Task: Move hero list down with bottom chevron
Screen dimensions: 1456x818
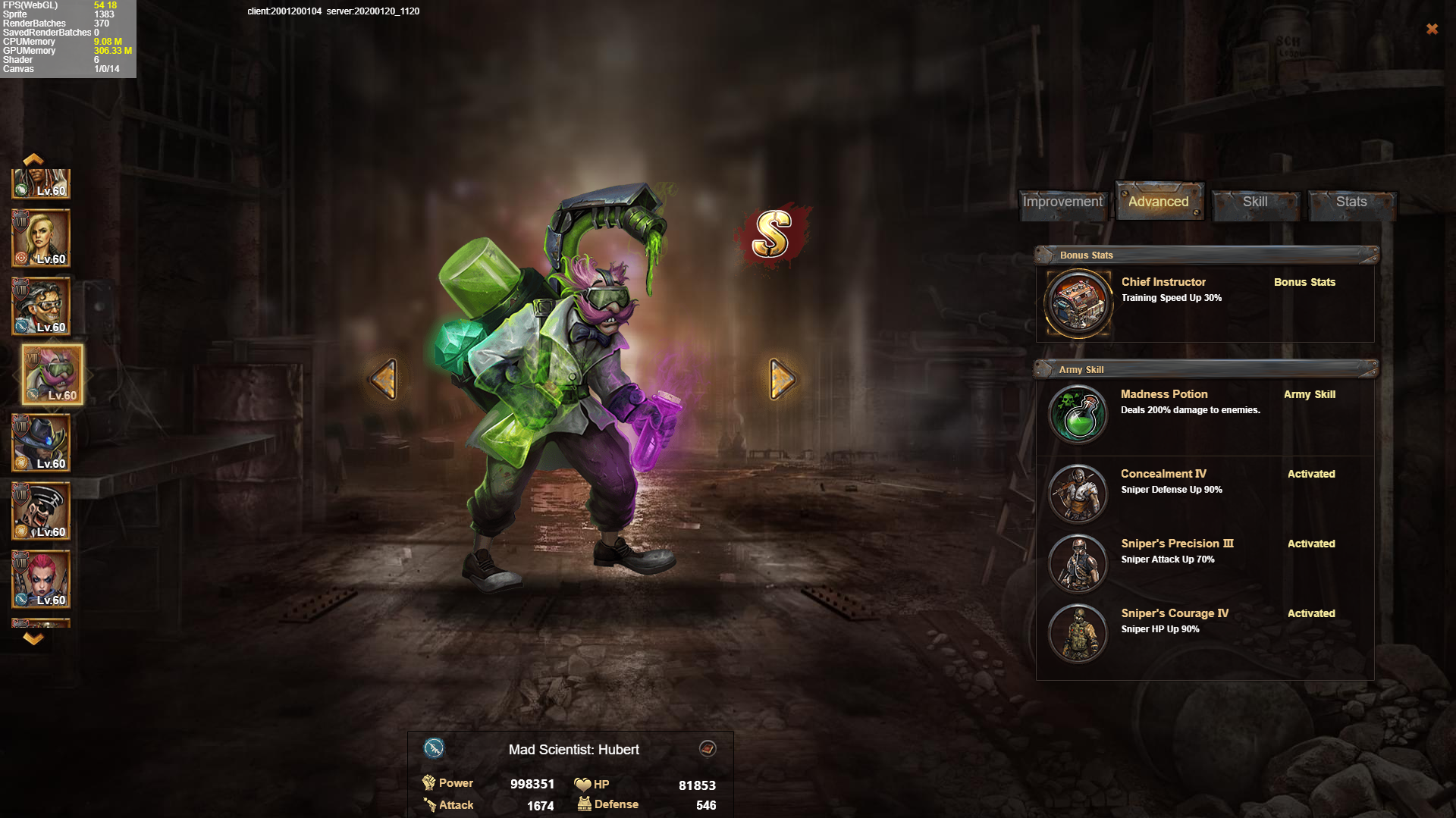Action: (33, 639)
